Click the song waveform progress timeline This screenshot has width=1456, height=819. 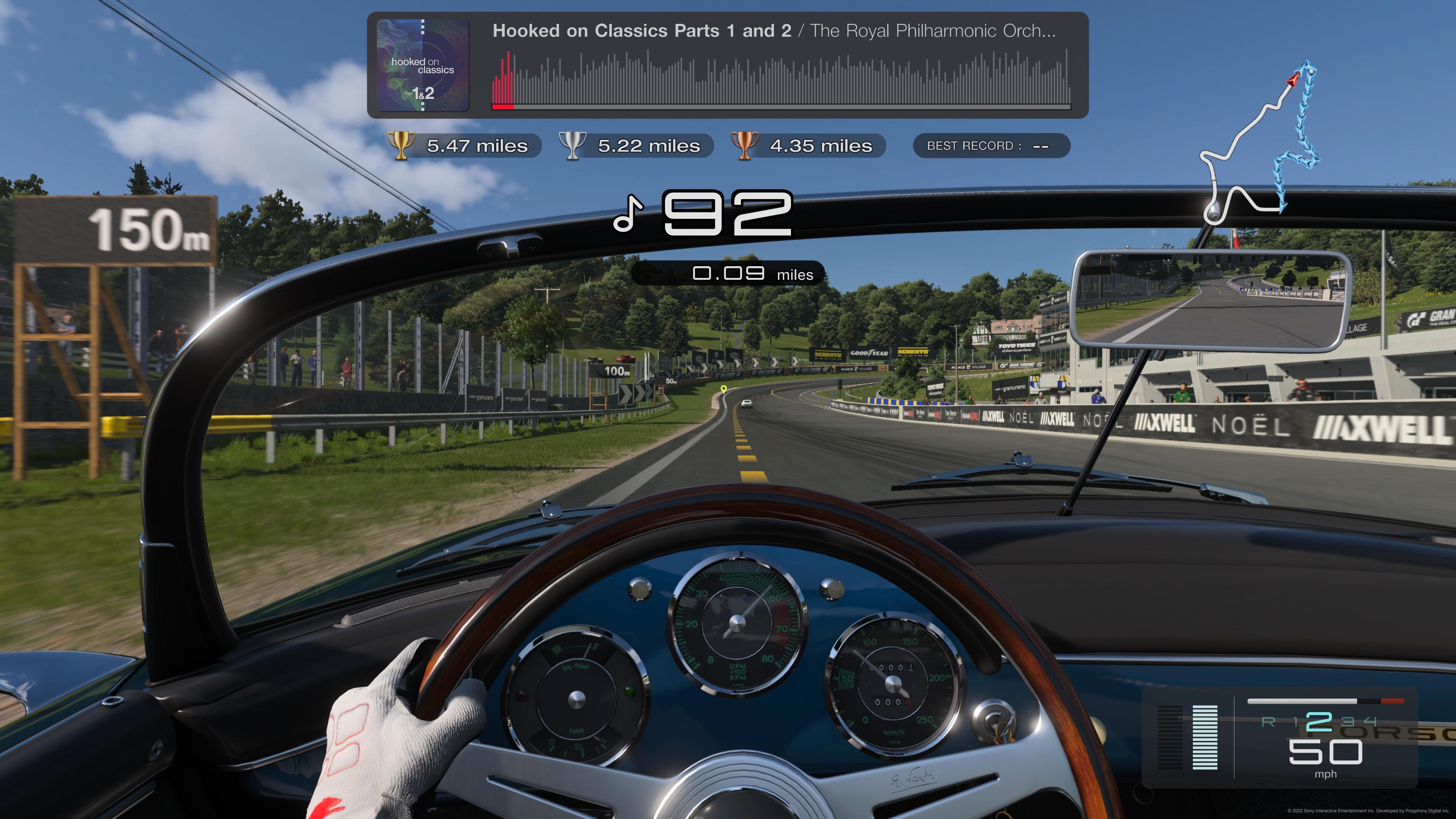click(x=781, y=79)
